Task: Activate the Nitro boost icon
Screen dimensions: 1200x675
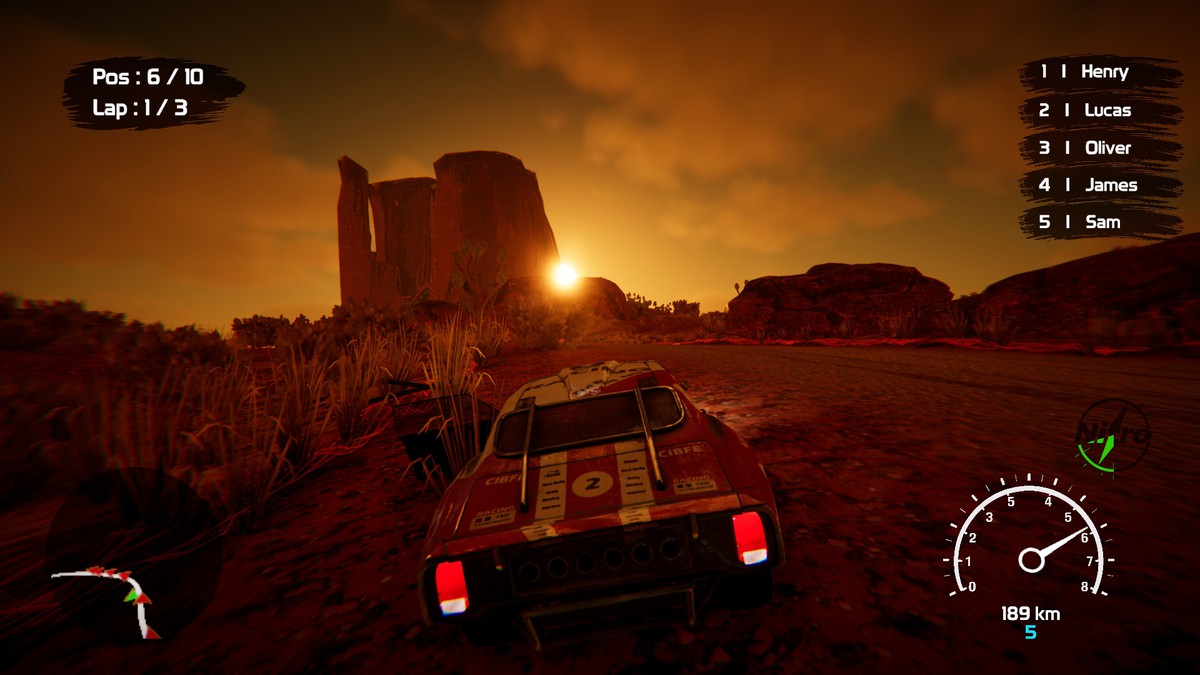Action: (1112, 436)
